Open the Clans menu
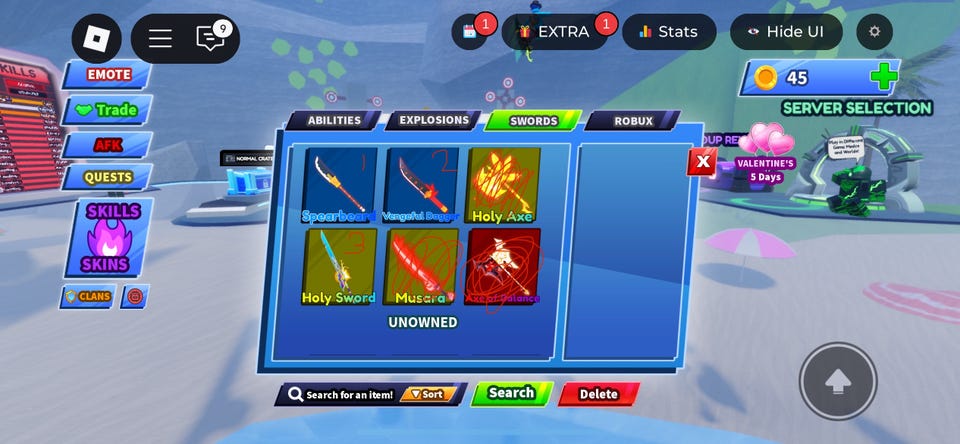Viewport: 960px width, 444px height. [87, 297]
